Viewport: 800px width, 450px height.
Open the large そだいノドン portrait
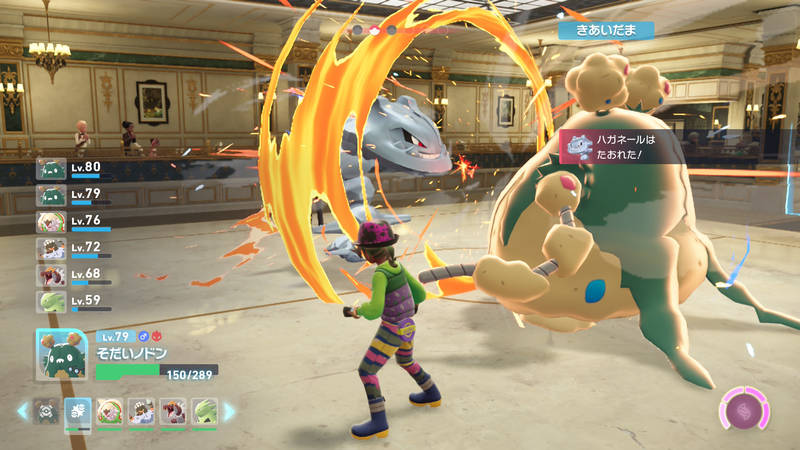63,356
